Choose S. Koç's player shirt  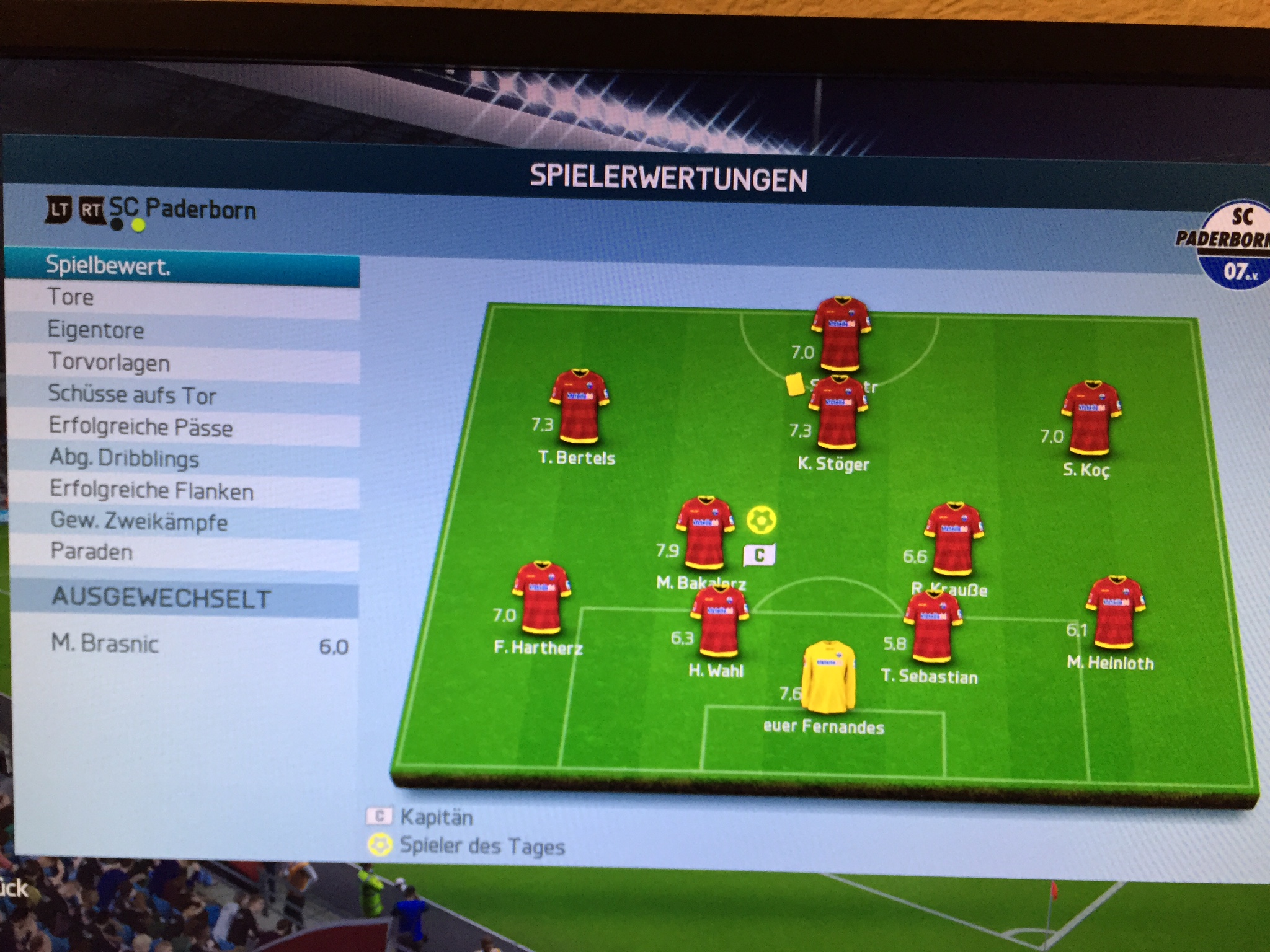[x=1090, y=417]
